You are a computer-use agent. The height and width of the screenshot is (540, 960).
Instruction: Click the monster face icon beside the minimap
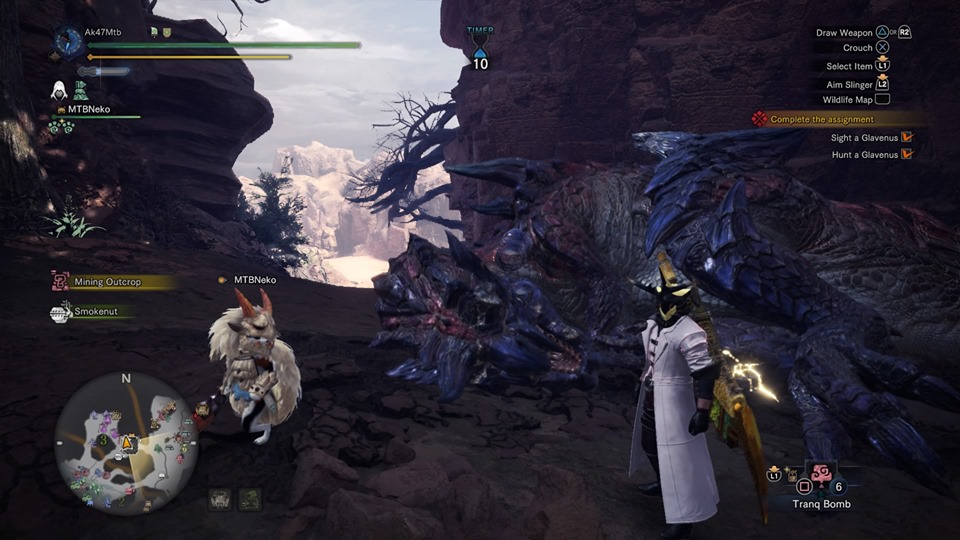pyautogui.click(x=220, y=498)
